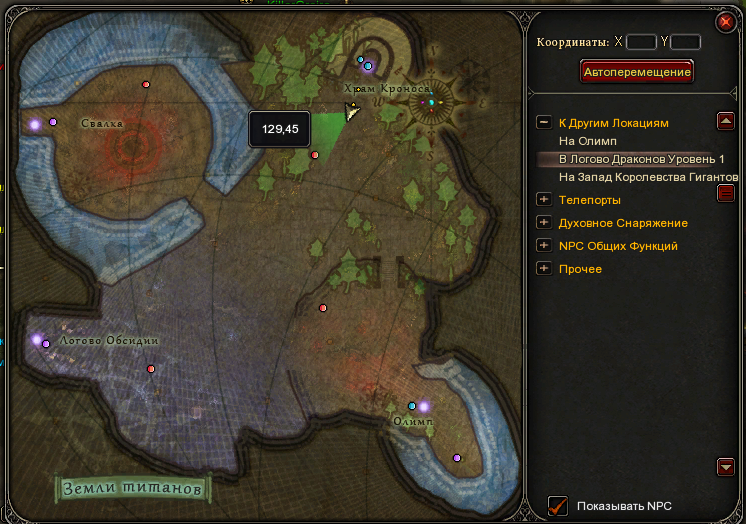Click the Логово Обсидии map location
Viewport: 746px width, 524px height.
(108, 341)
